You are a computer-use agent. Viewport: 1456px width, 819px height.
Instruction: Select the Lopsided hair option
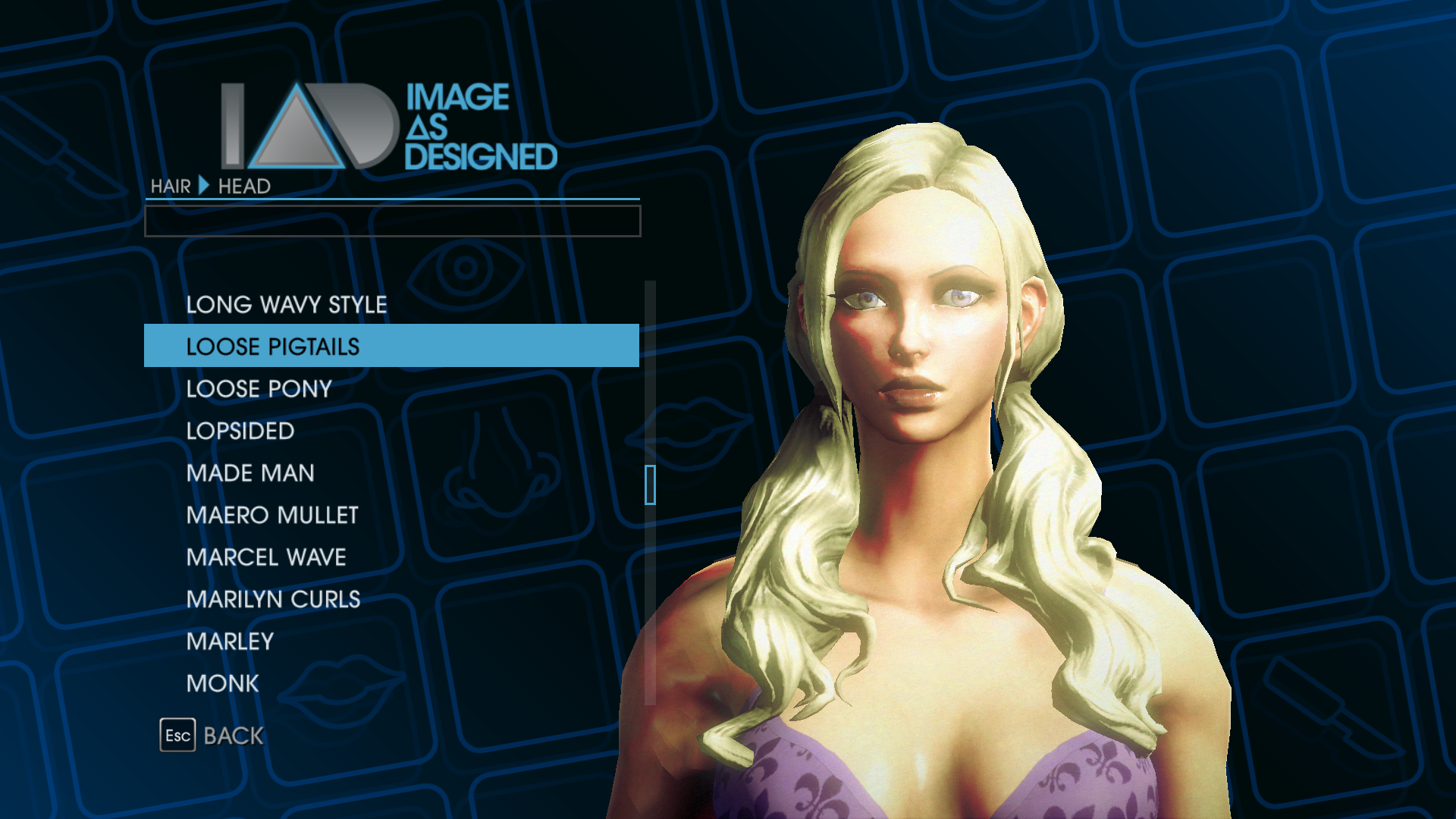click(240, 431)
